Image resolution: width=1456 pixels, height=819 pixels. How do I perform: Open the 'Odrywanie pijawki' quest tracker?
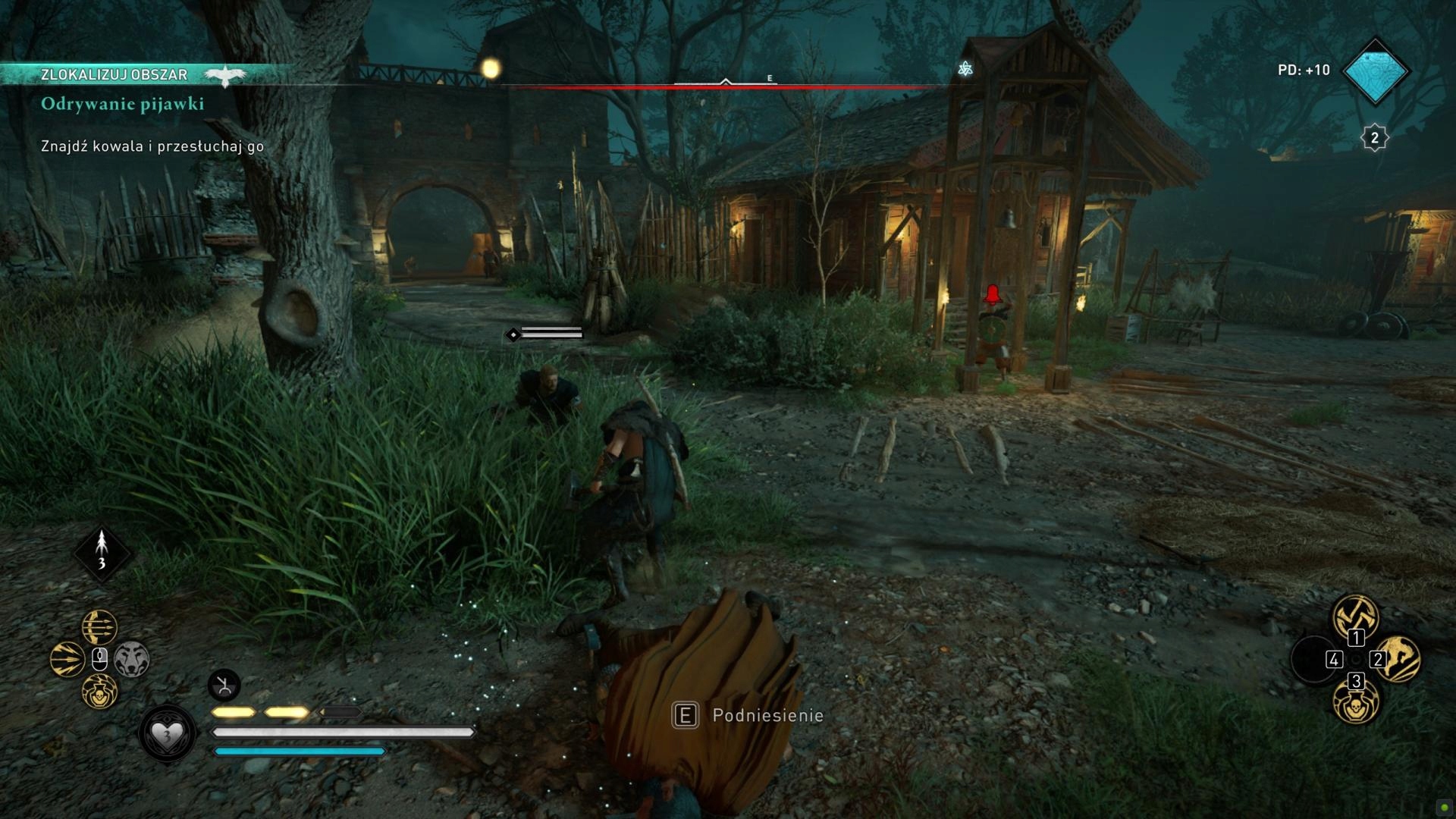[122, 104]
